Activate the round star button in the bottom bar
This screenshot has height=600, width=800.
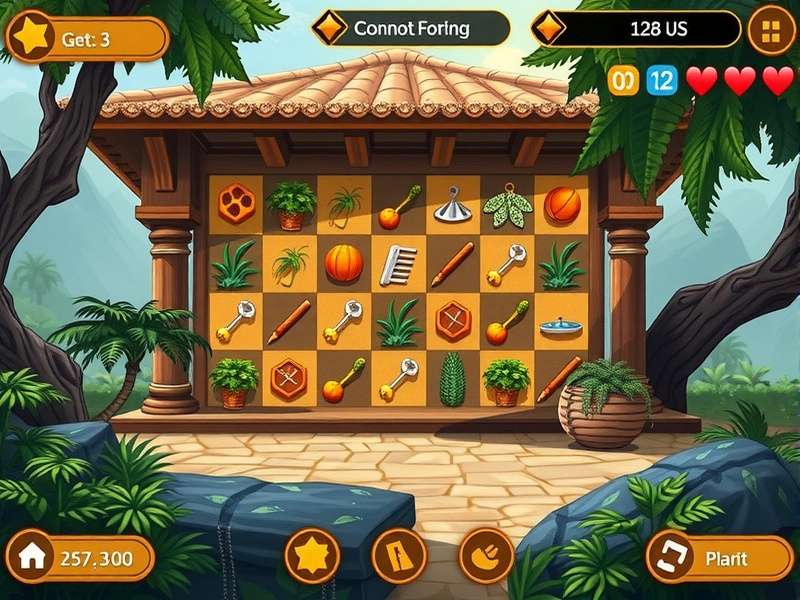(311, 555)
